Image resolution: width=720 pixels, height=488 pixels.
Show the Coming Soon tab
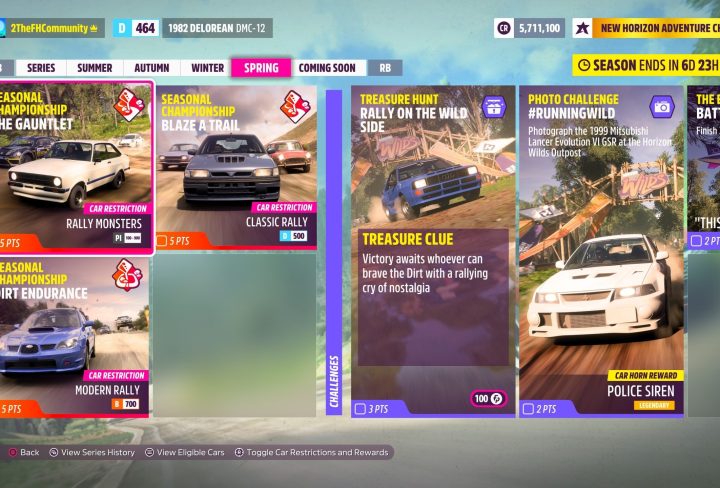[x=326, y=68]
